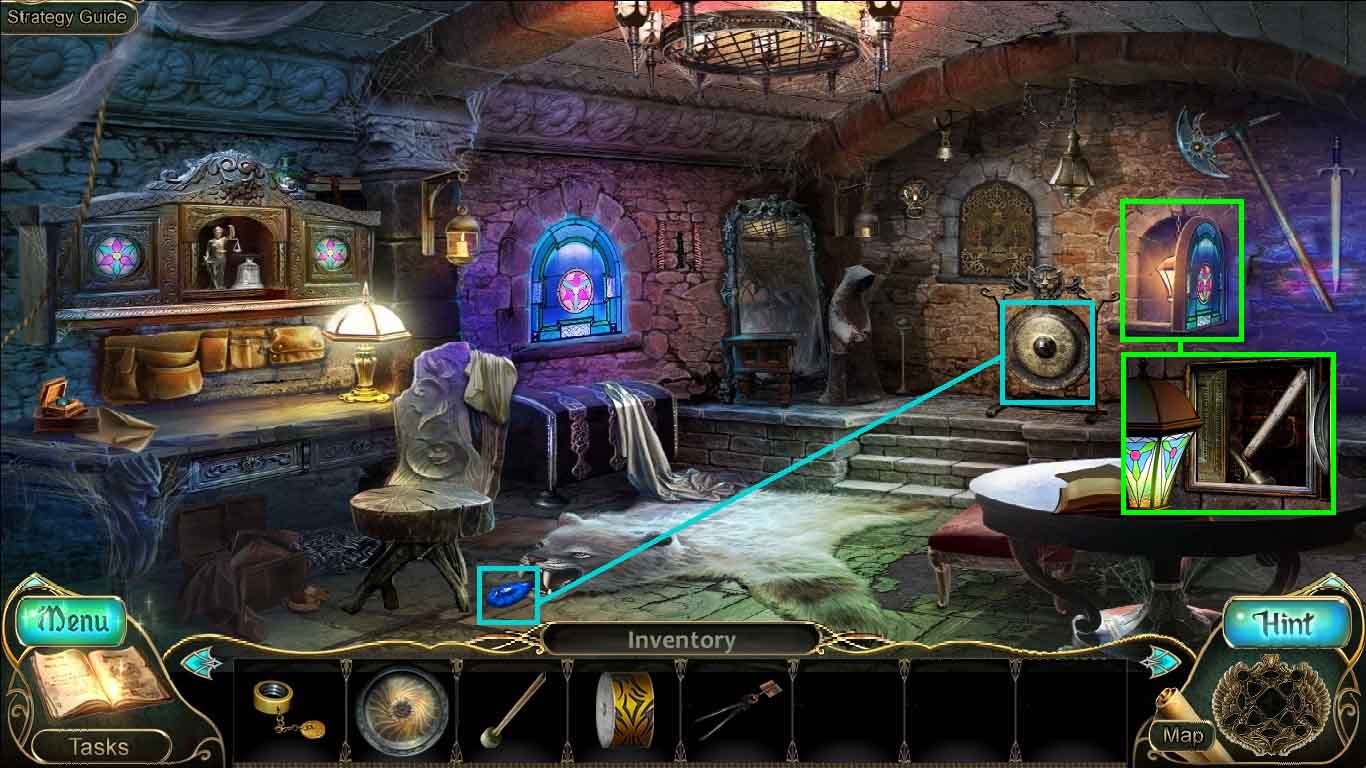The width and height of the screenshot is (1366, 768).
Task: Select the round swirl disc item
Action: click(x=401, y=709)
